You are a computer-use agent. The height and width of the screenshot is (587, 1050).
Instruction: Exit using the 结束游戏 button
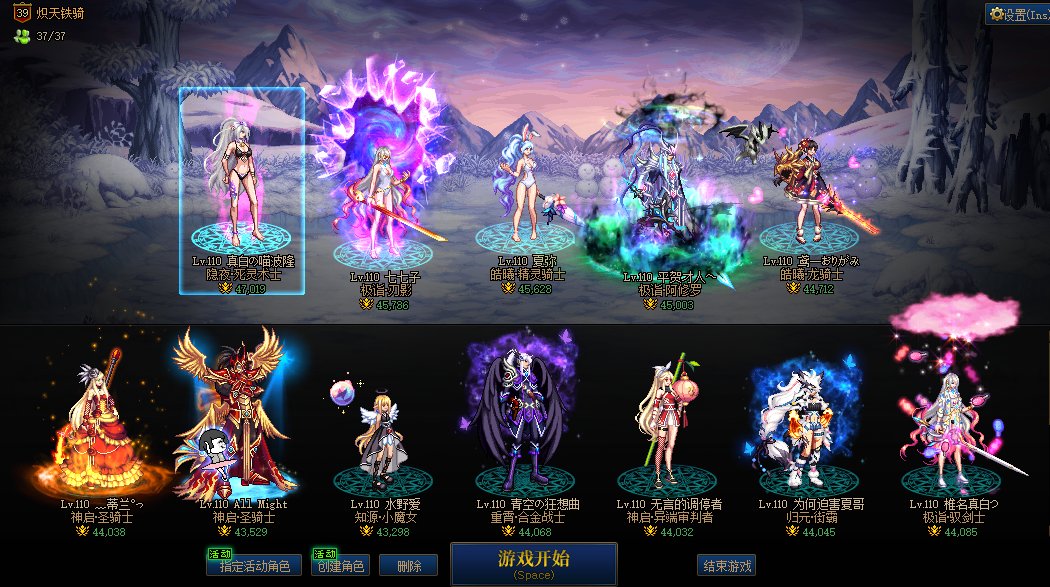726,566
